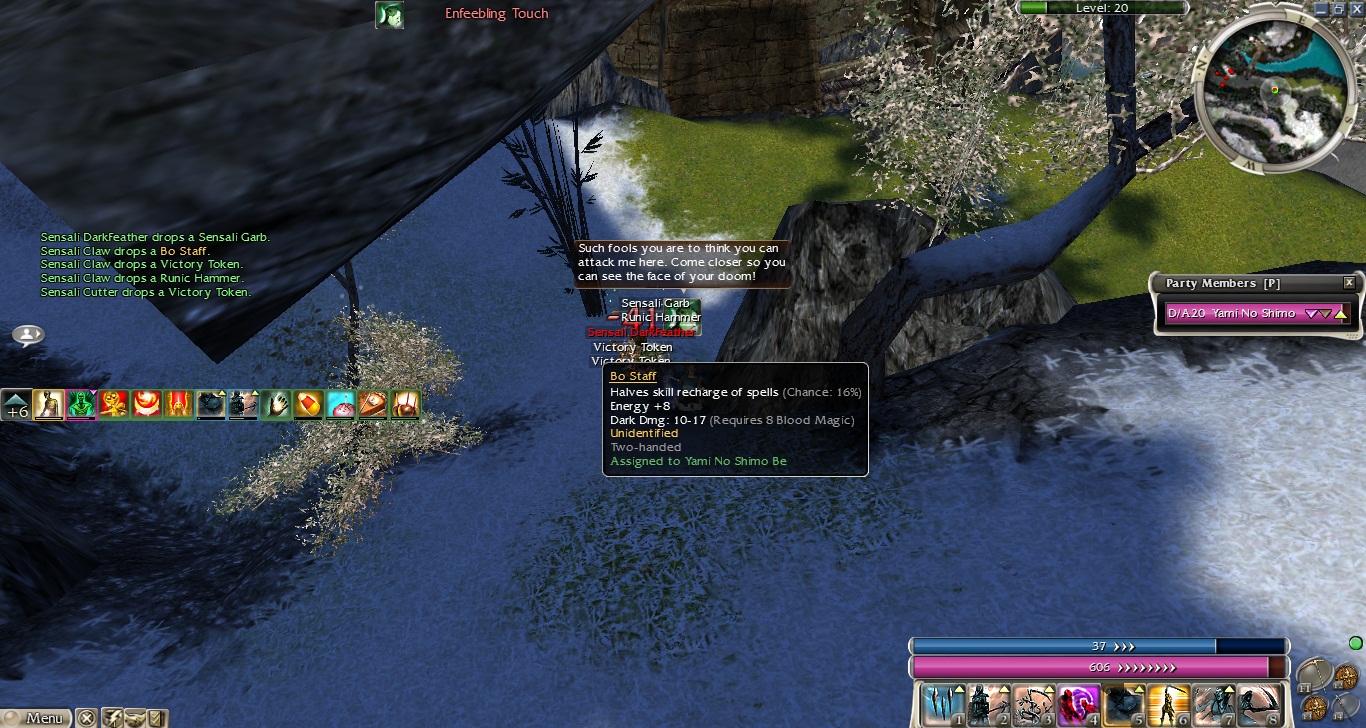Close the Party Members window

point(1349,283)
